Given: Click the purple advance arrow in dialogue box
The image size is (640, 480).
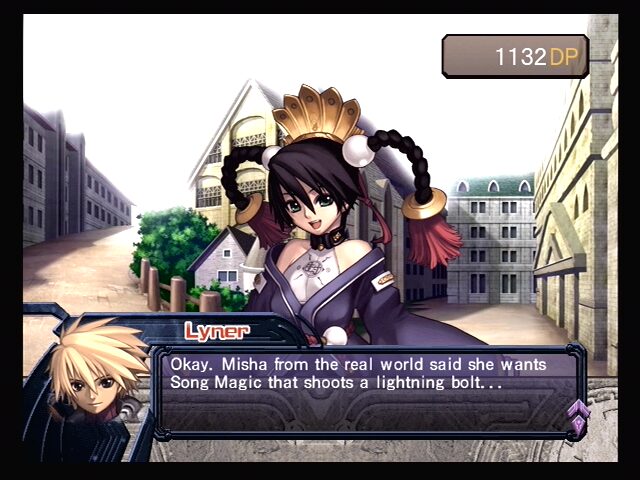Looking at the screenshot, I should tap(577, 415).
